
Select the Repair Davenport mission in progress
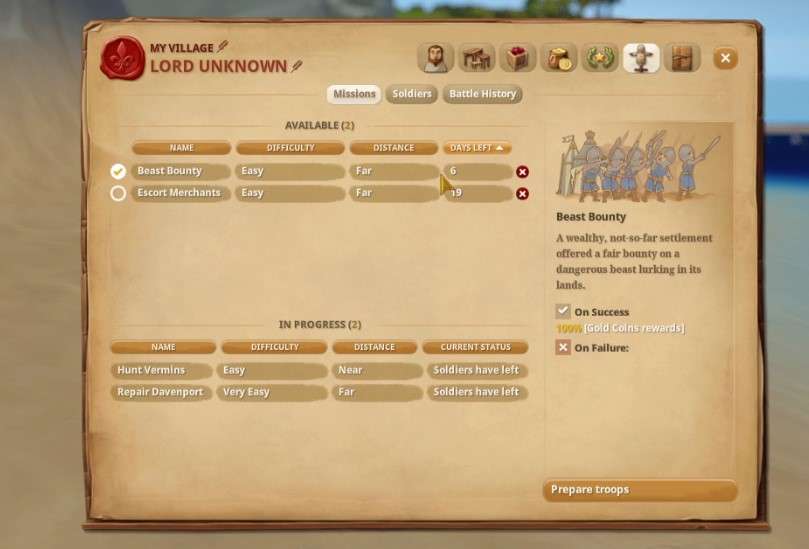pyautogui.click(x=162, y=392)
